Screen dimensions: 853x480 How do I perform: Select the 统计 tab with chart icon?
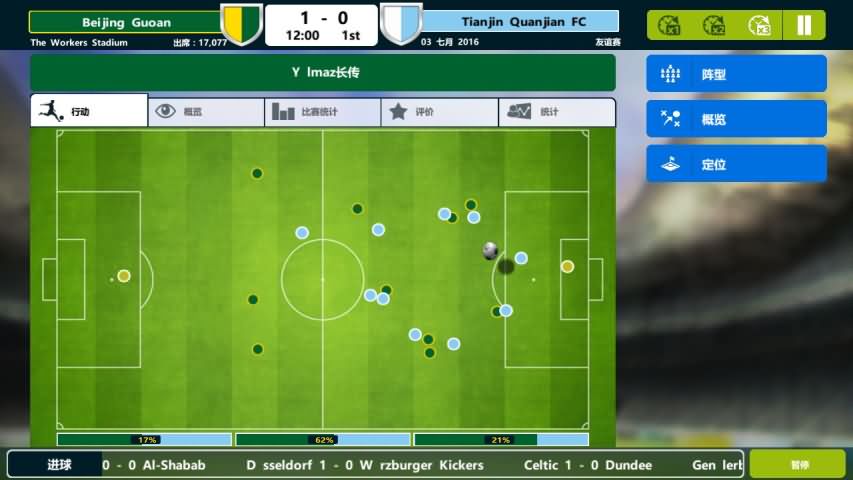556,112
